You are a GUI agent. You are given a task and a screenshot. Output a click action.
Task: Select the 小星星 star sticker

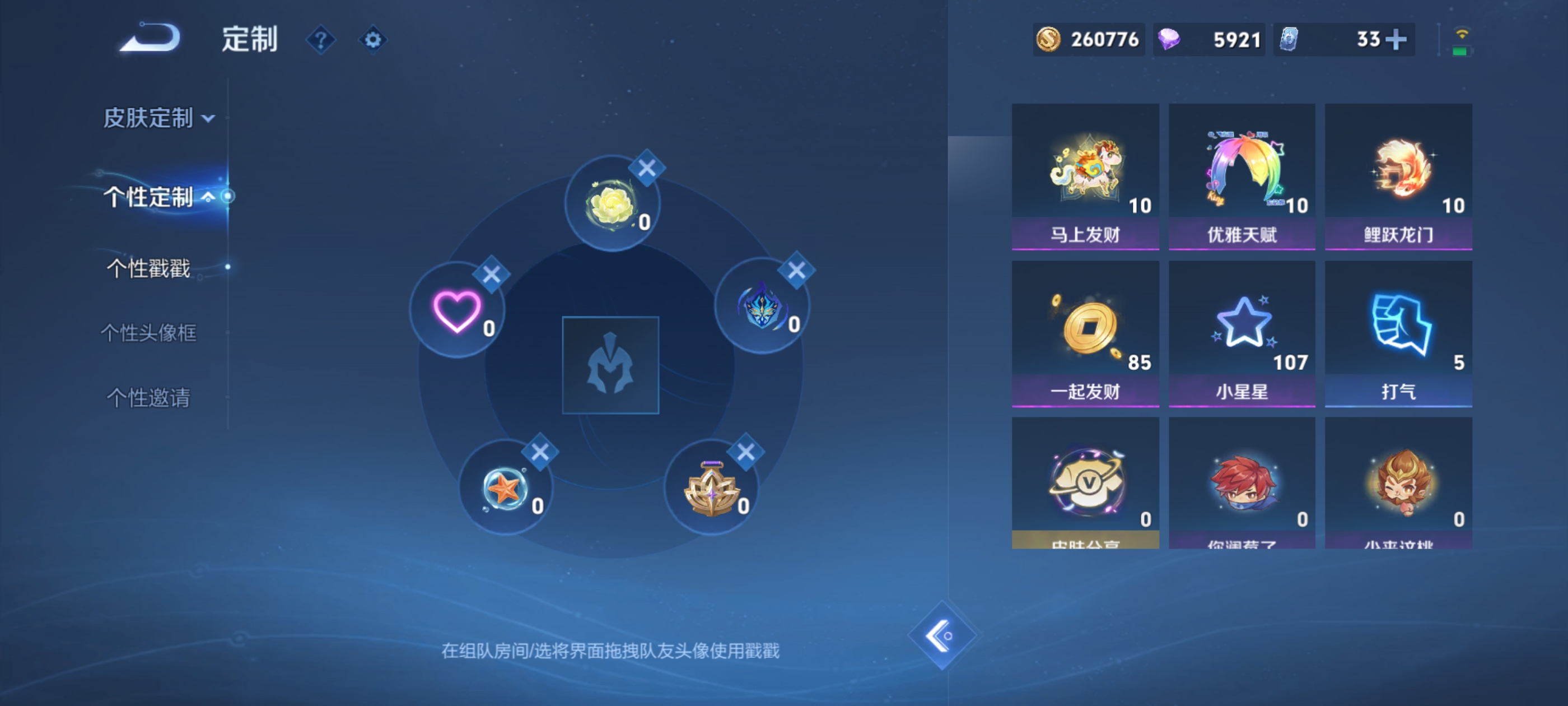[x=1242, y=332]
